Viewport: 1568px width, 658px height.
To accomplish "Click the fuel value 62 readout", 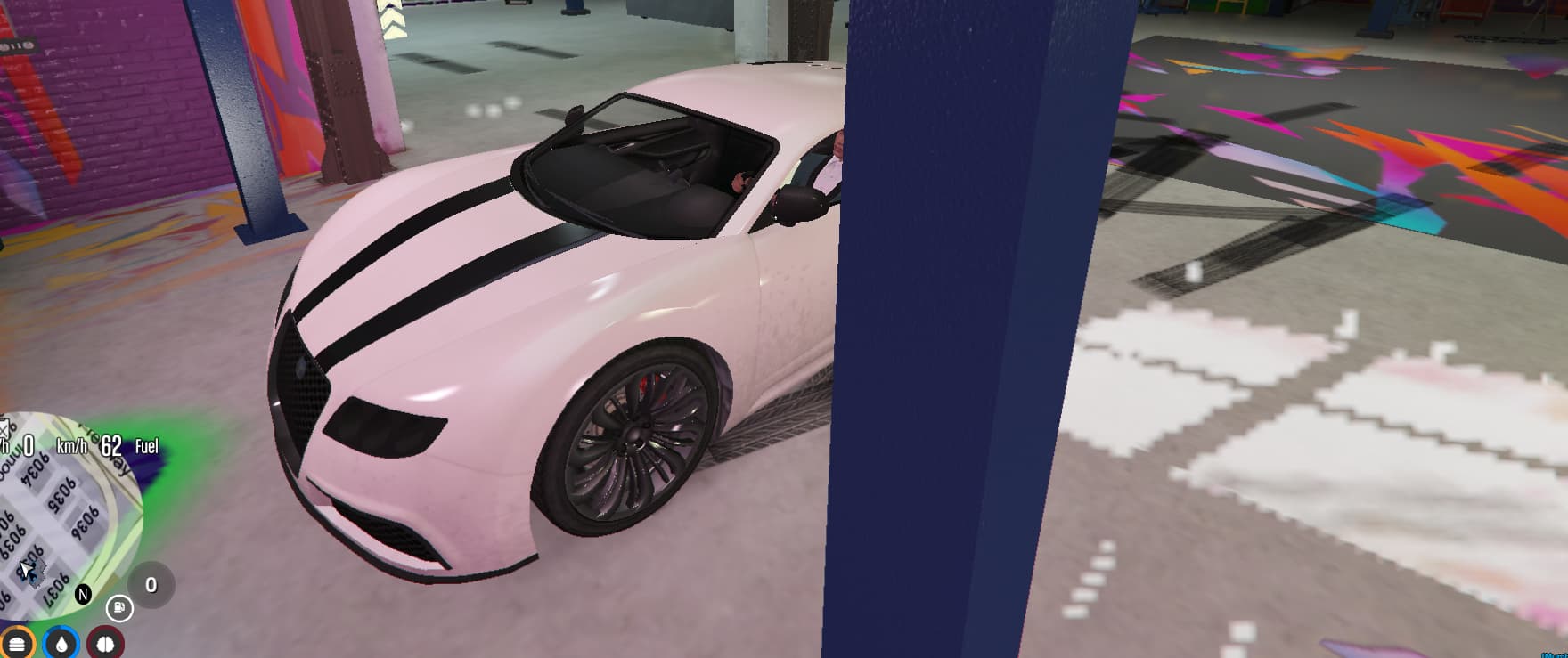I will tap(110, 445).
